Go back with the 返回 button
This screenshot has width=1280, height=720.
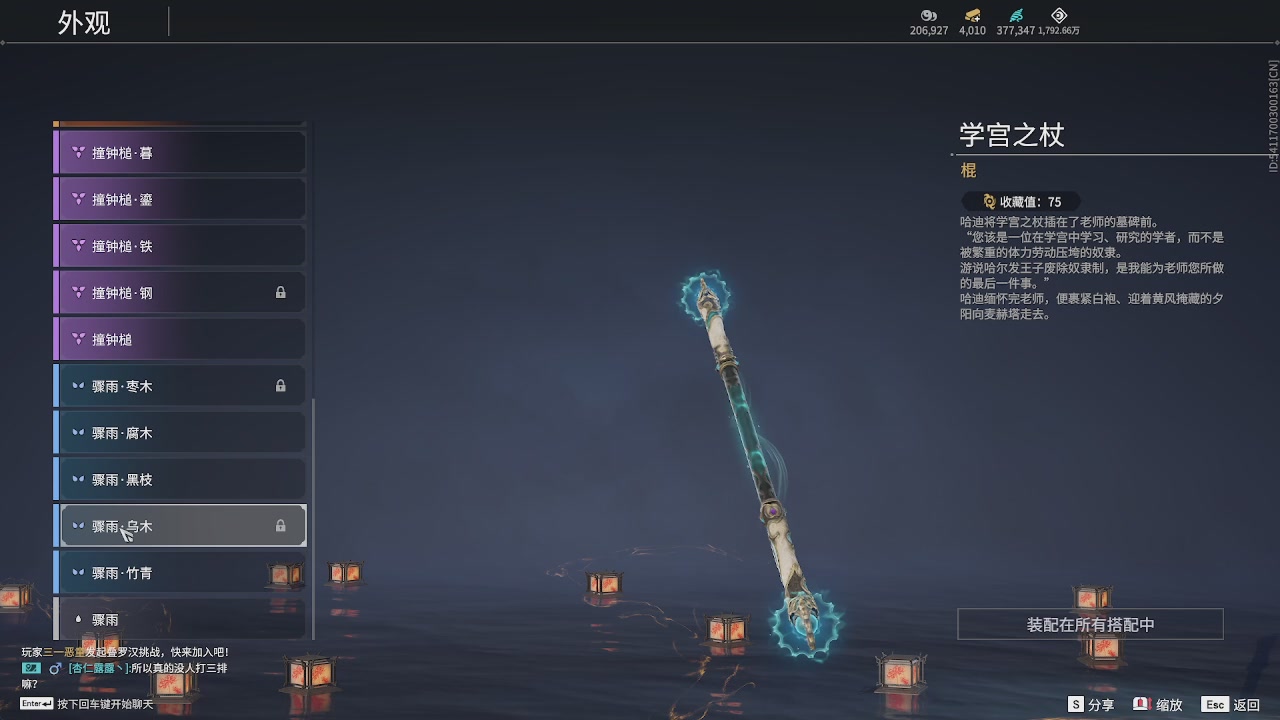[x=1231, y=705]
